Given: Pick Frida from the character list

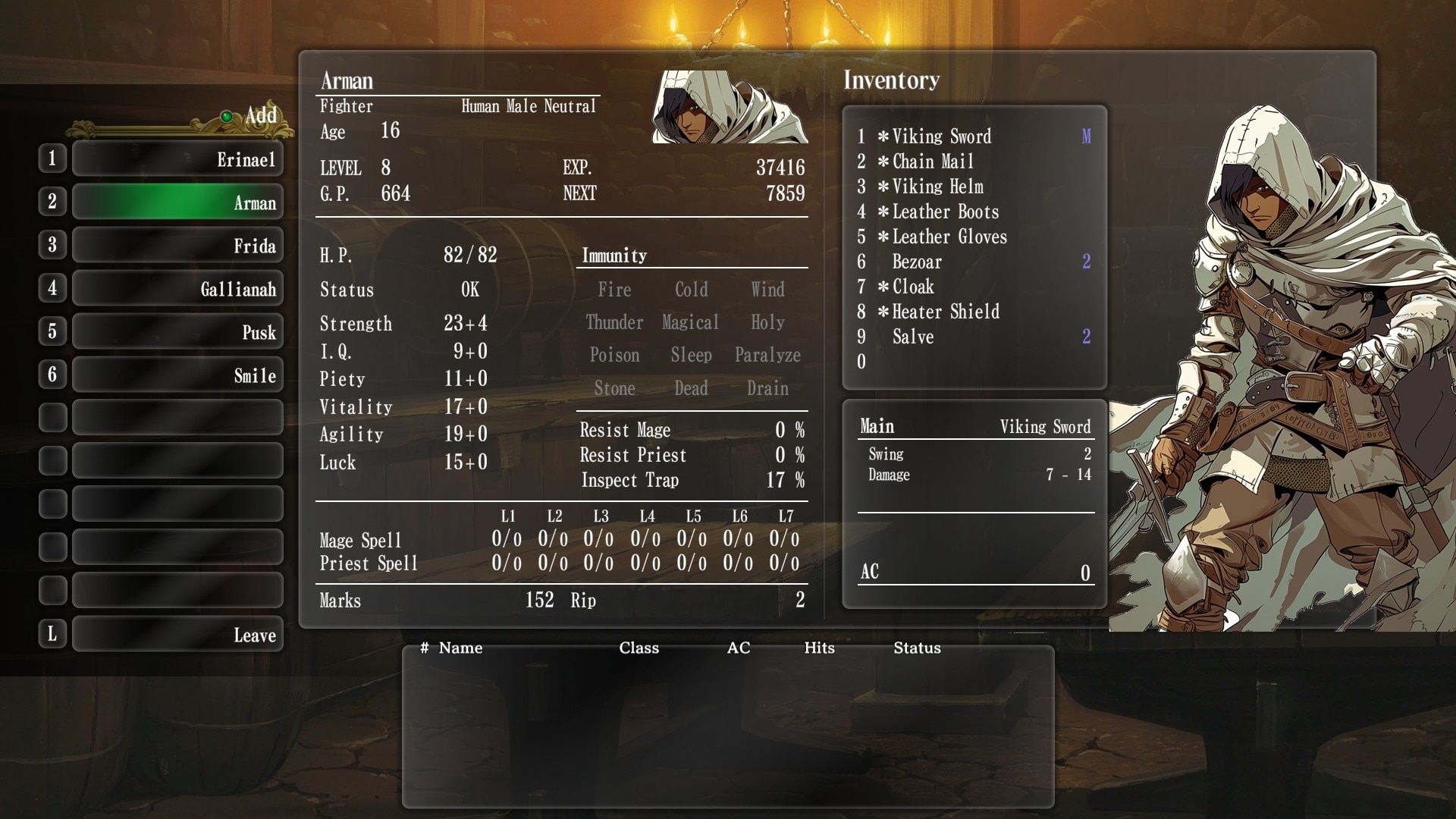Looking at the screenshot, I should click(x=177, y=246).
